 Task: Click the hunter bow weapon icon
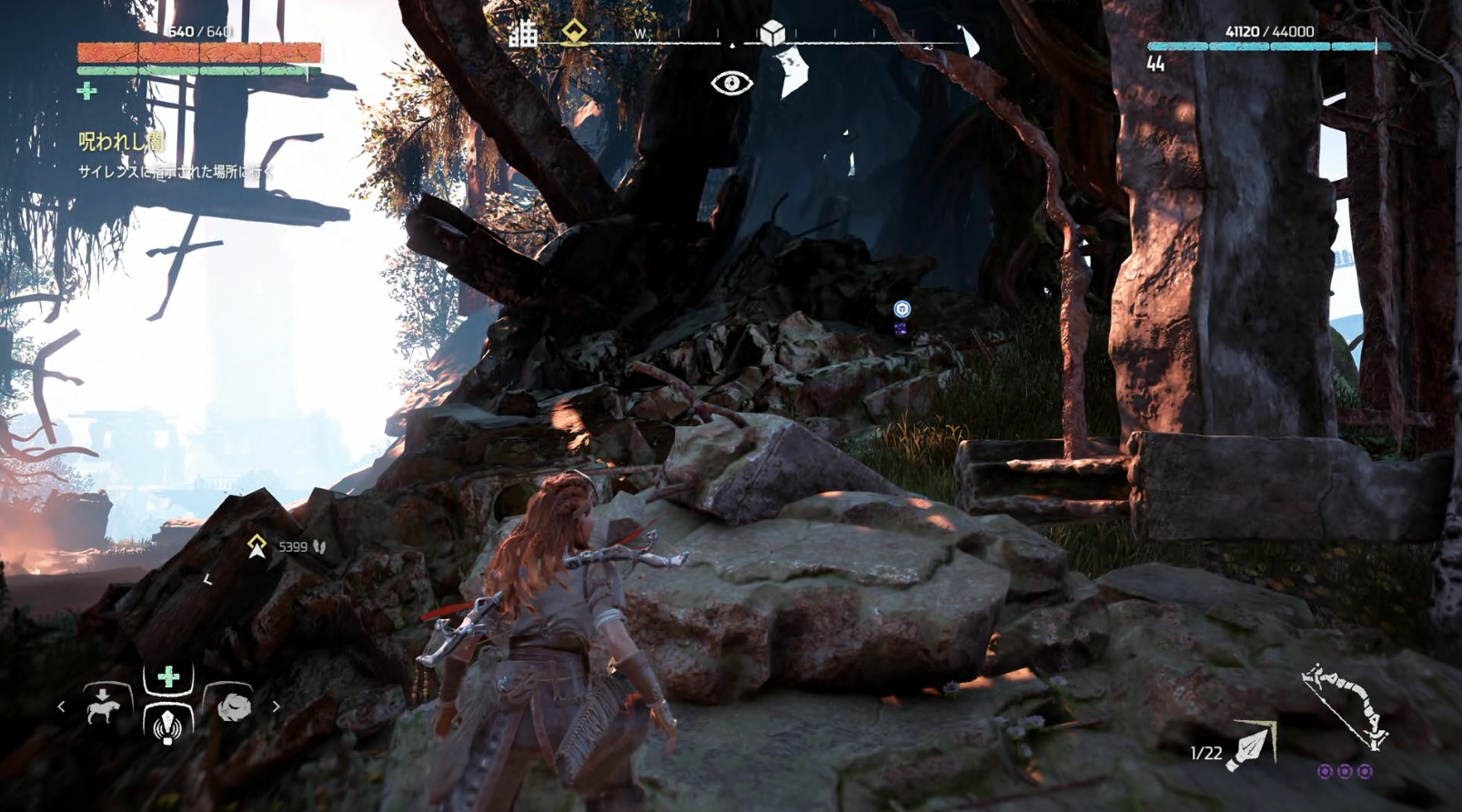pos(1345,706)
